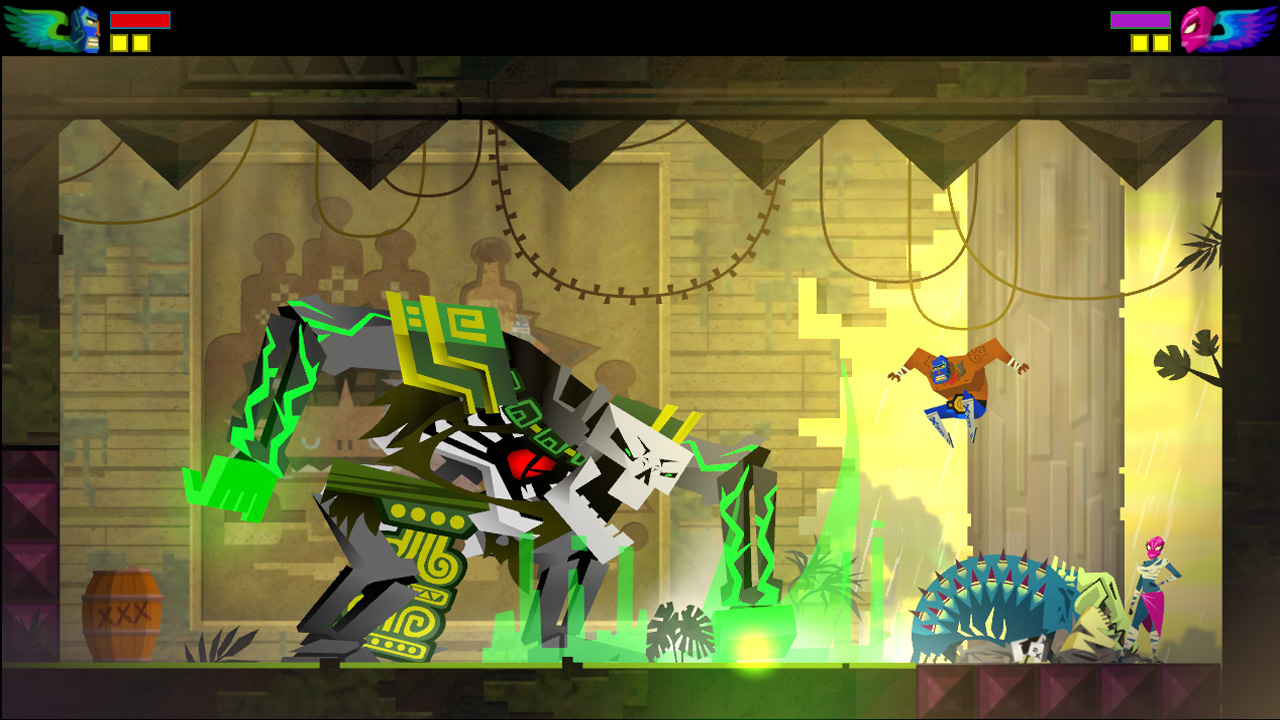Image resolution: width=1280 pixels, height=720 pixels.
Task: Open the glowing green chest on the ground
Action: click(757, 633)
